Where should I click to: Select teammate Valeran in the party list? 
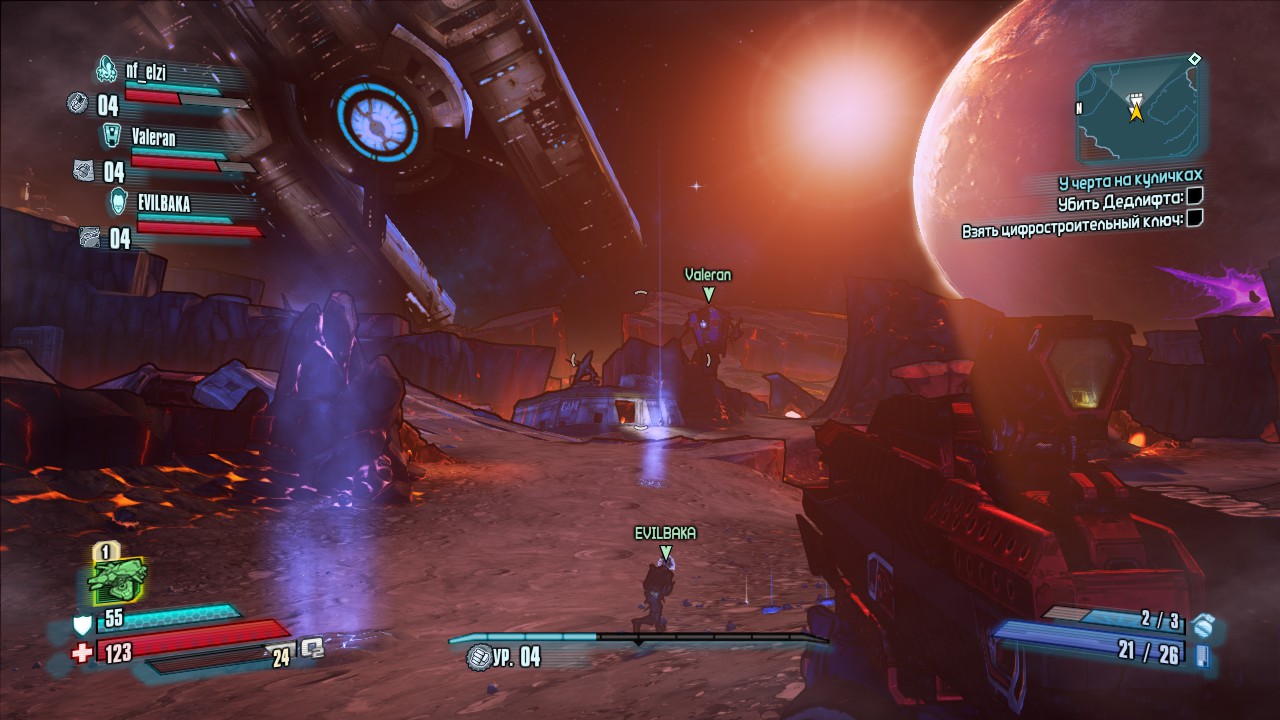click(x=153, y=136)
